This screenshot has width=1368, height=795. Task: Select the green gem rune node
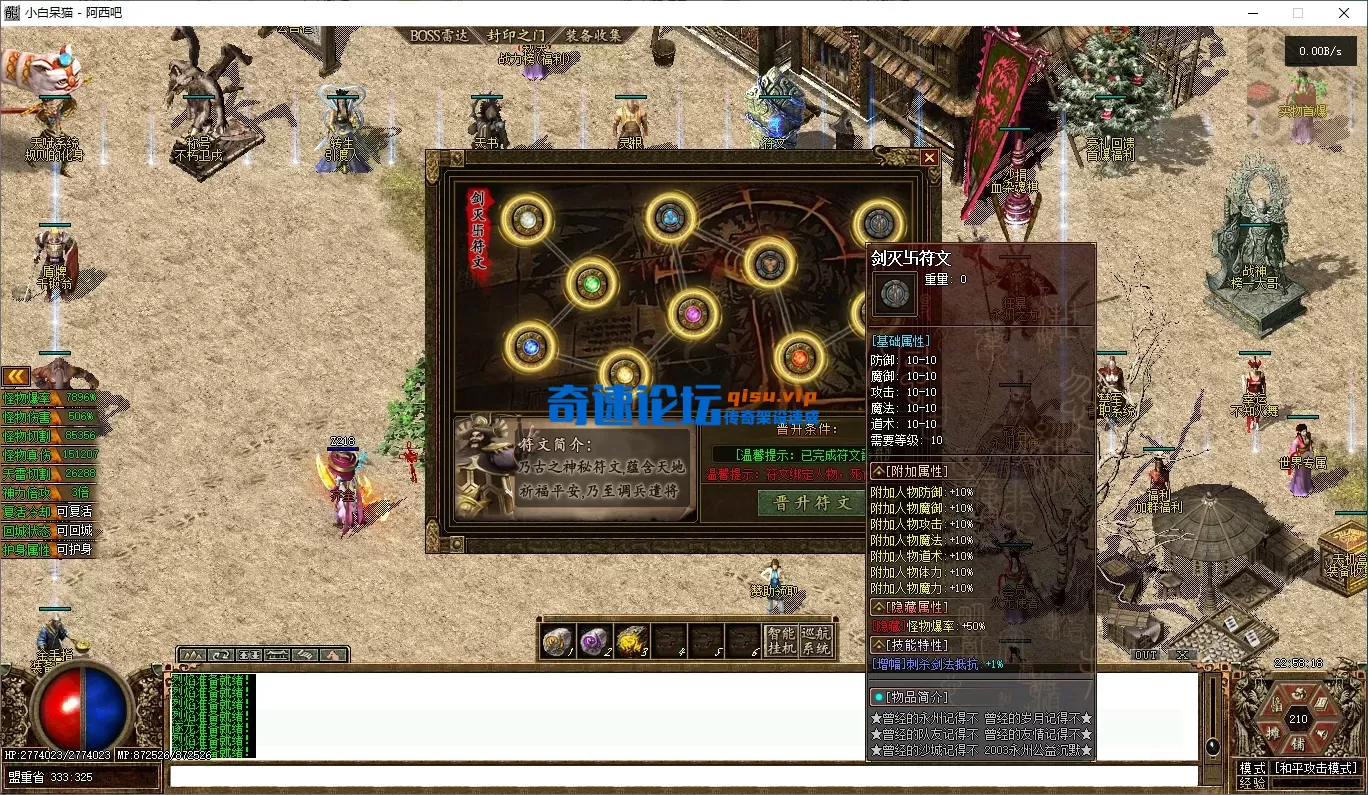[x=592, y=284]
